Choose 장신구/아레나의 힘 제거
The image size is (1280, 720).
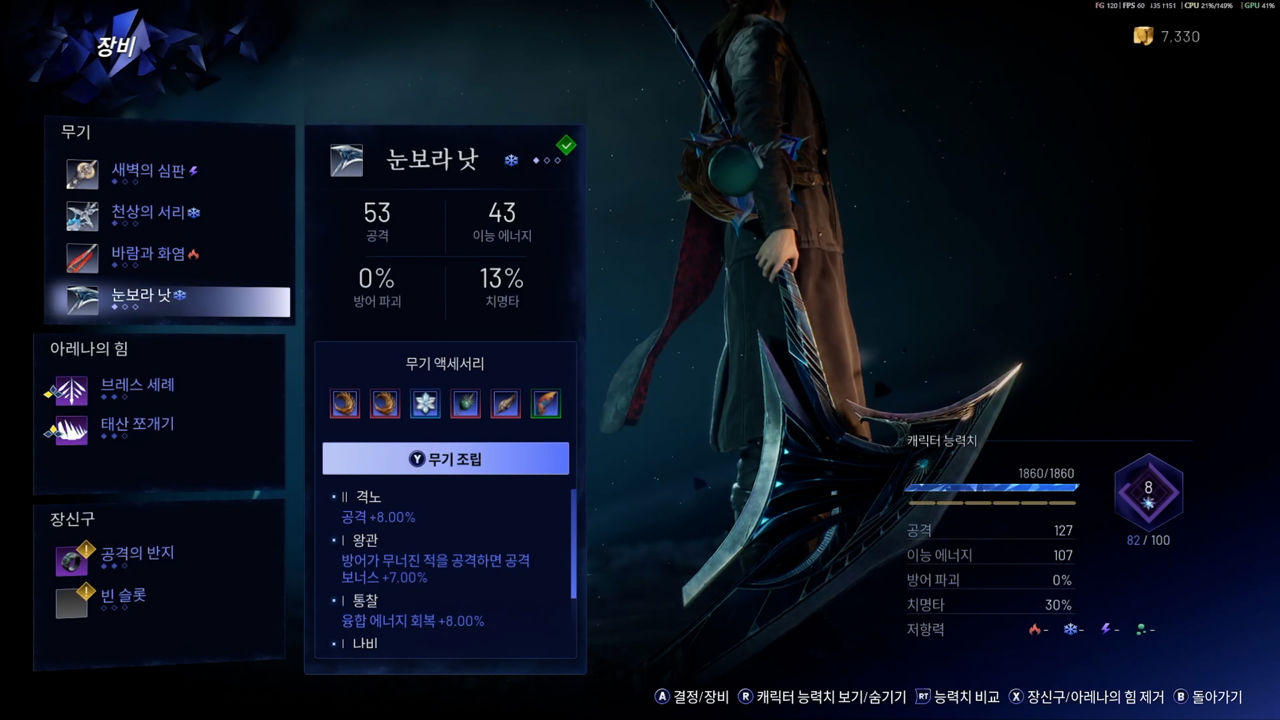tap(1085, 697)
